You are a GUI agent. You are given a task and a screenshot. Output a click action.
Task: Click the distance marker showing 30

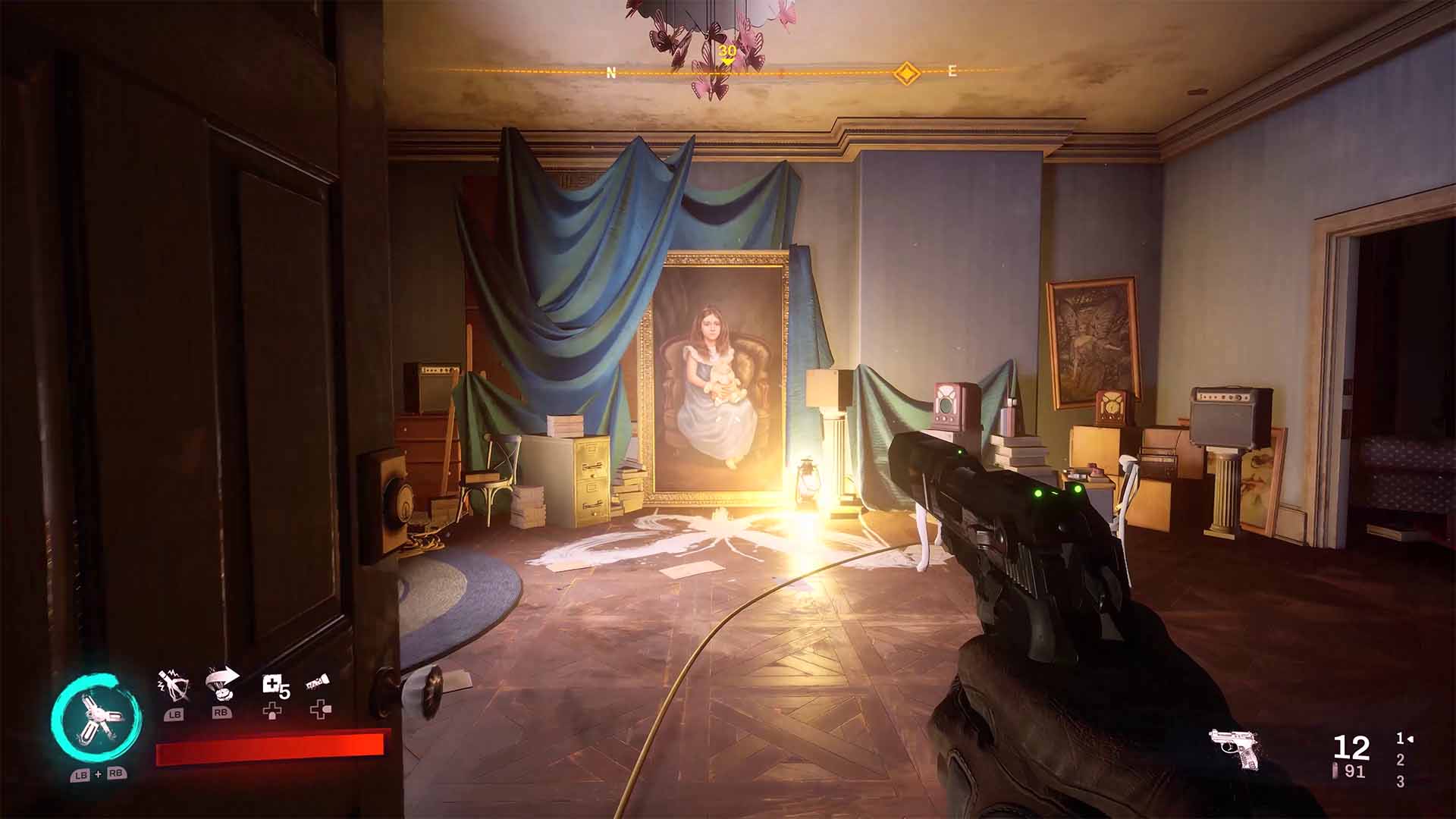[727, 49]
